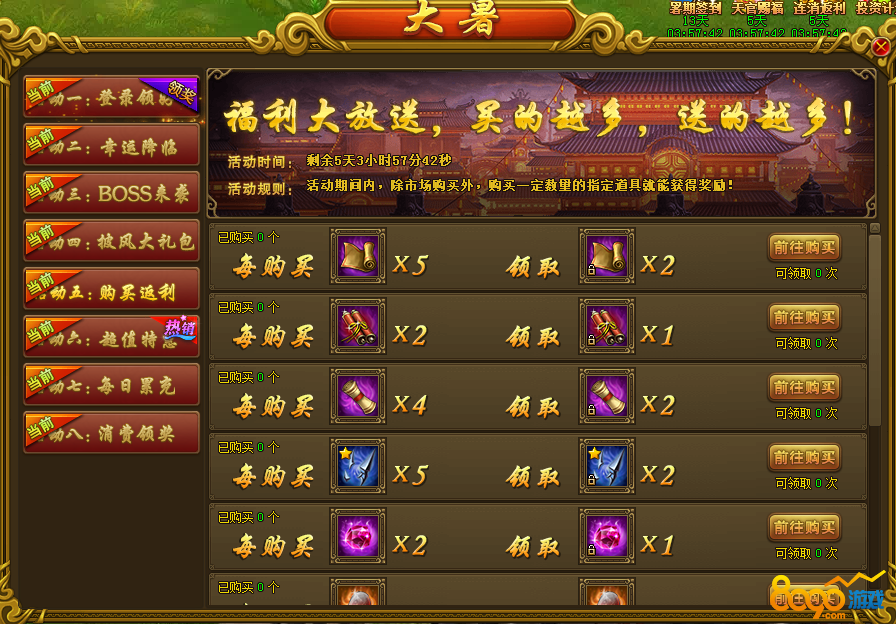The height and width of the screenshot is (624, 896).
Task: Select the 活动八 消费领奖 tab
Action: click(x=111, y=433)
